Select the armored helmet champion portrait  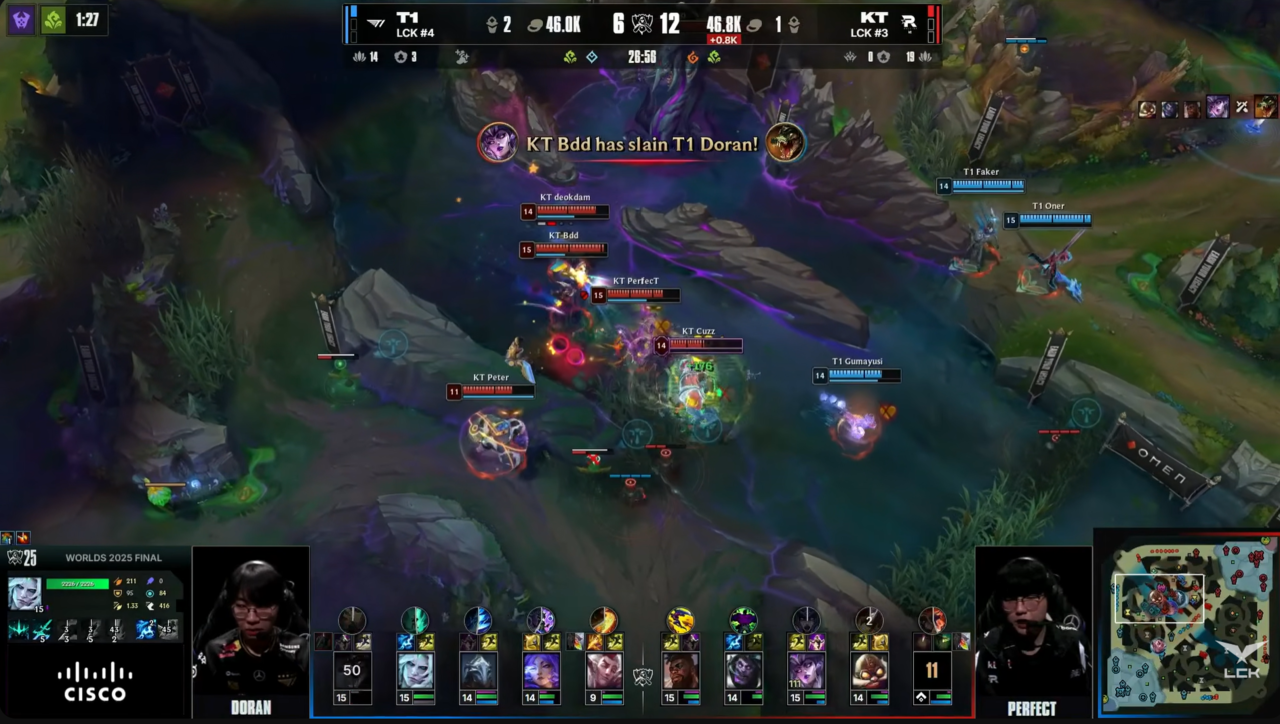pyautogui.click(x=479, y=670)
